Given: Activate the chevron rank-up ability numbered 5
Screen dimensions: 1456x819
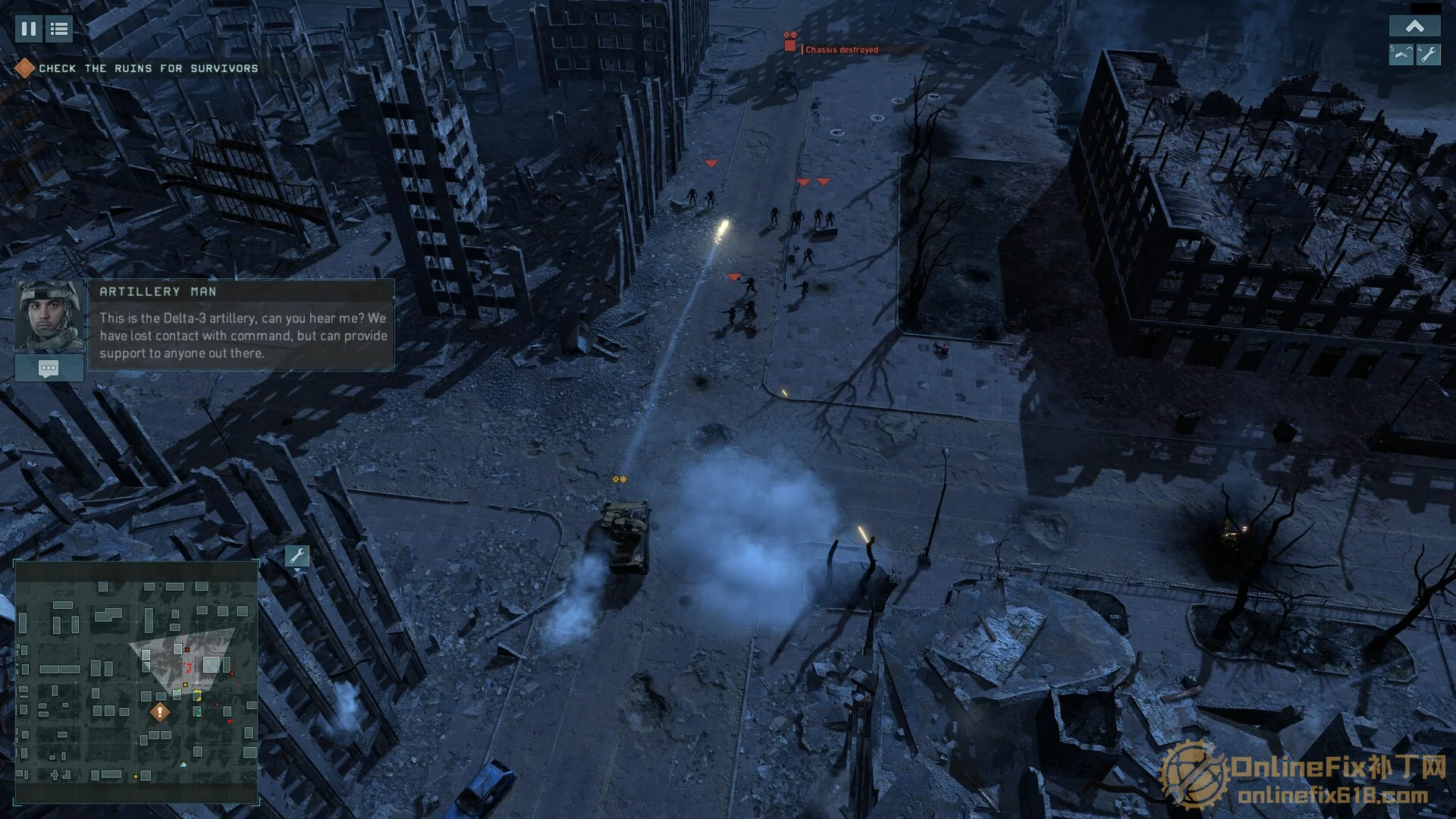Looking at the screenshot, I should coord(1401,55).
